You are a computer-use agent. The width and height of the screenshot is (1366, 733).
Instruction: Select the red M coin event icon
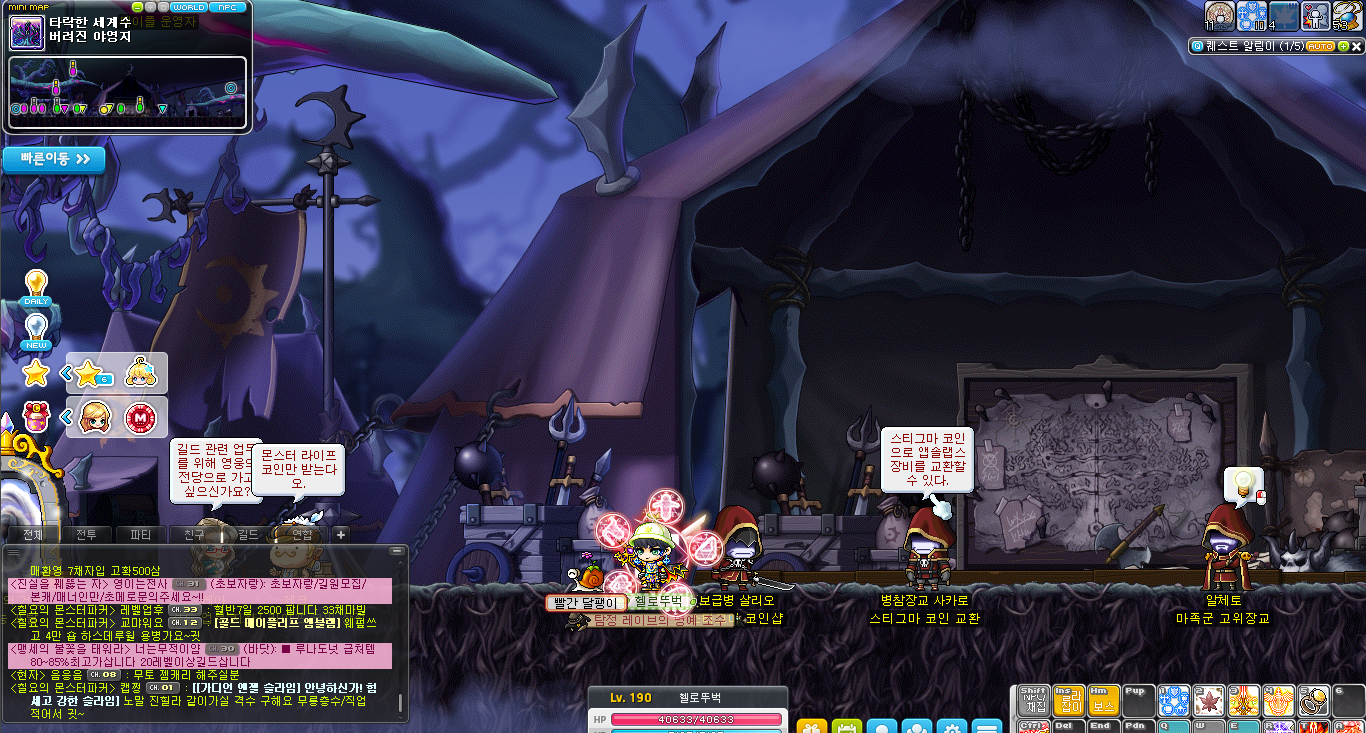(x=140, y=417)
